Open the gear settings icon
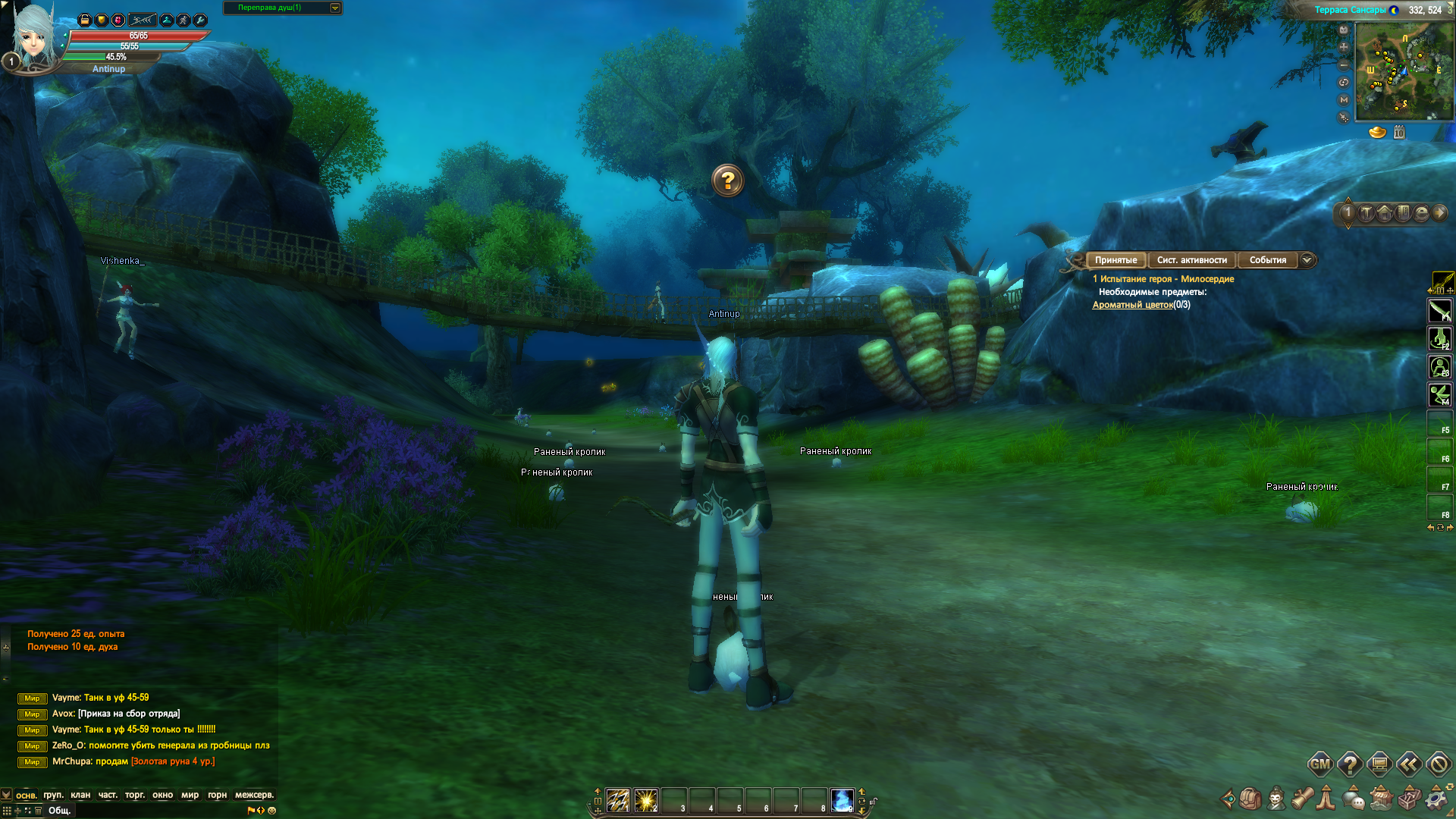Image resolution: width=1456 pixels, height=819 pixels. (x=1436, y=799)
